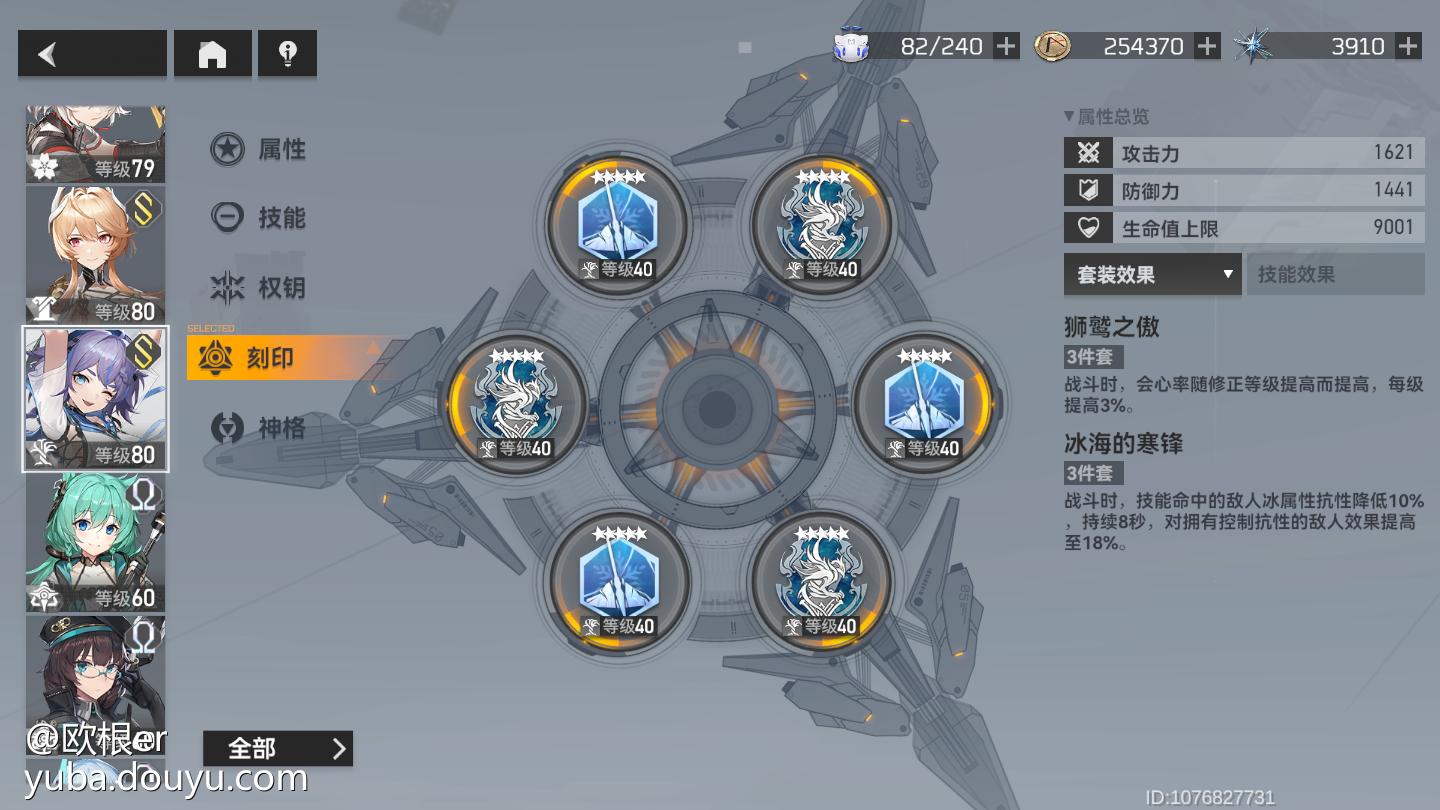
Task: Switch to the 属性 tab
Action: [259, 150]
